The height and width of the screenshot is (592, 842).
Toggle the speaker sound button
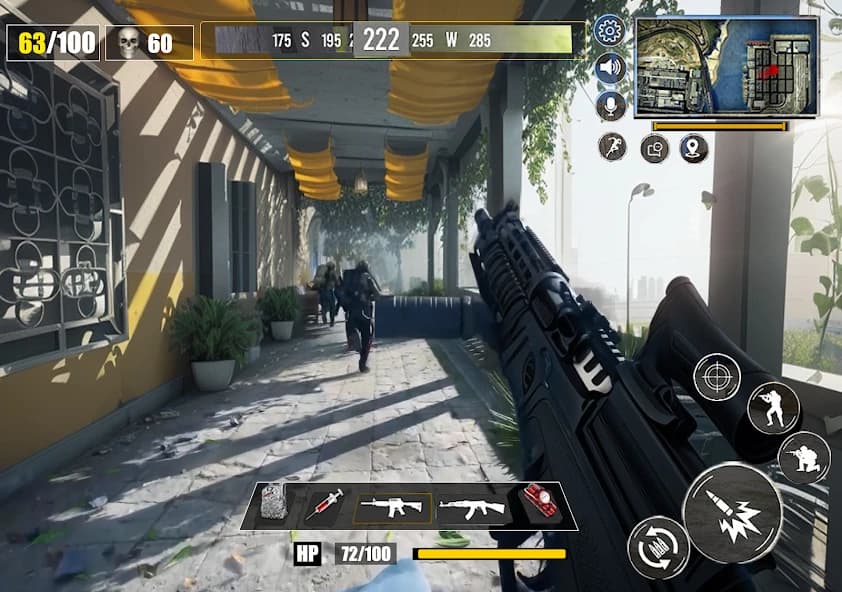pos(609,68)
